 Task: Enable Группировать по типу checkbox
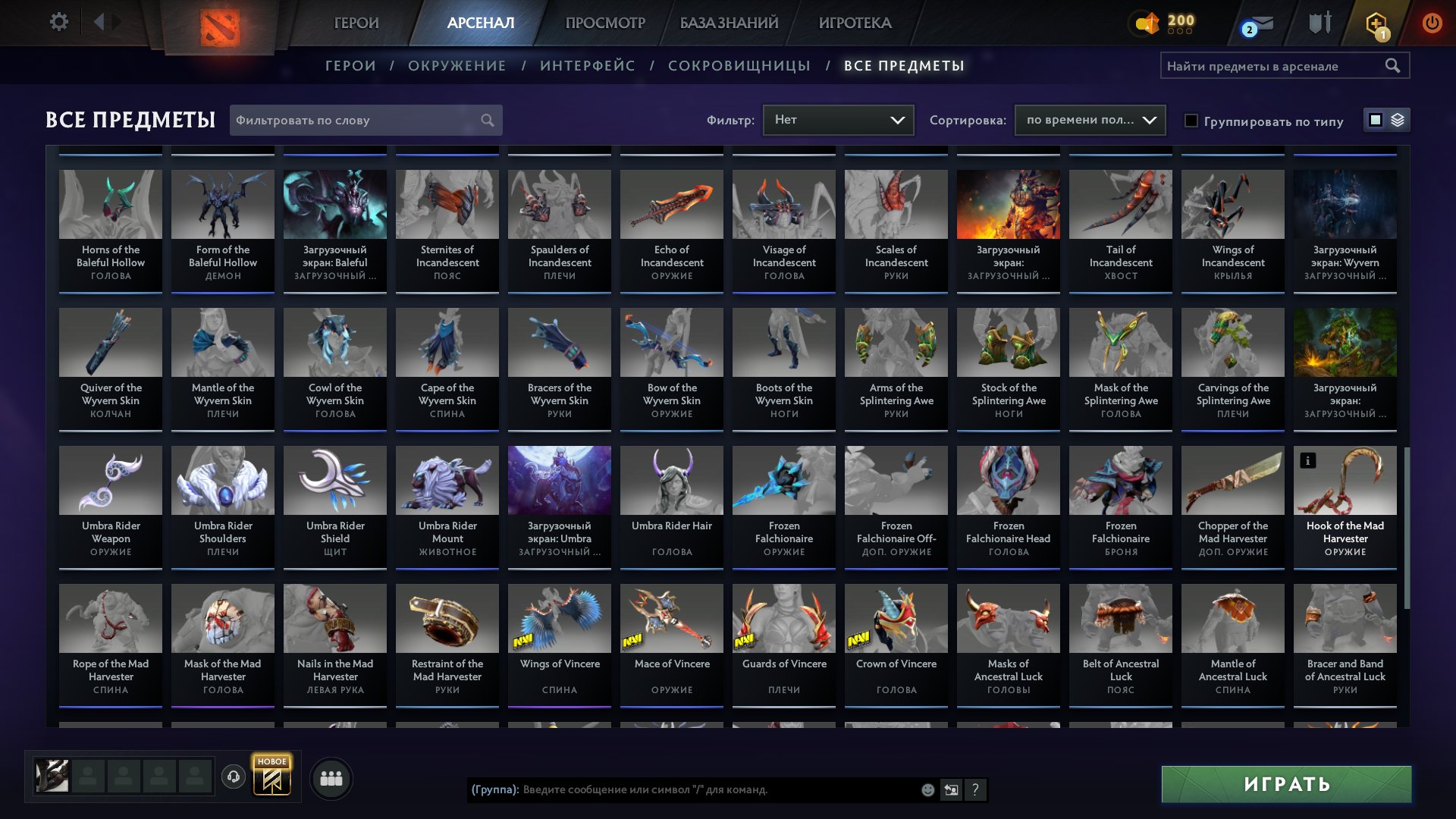point(1192,121)
